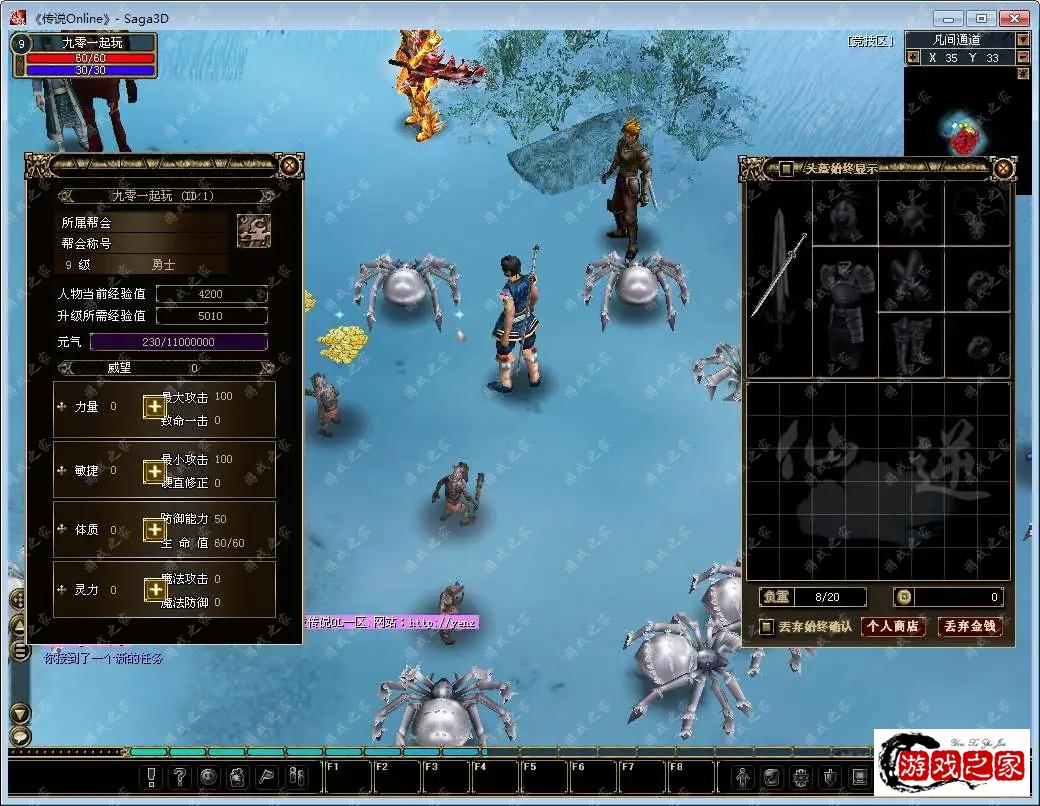Click the 丢弃金钱 drop money button

[x=970, y=627]
